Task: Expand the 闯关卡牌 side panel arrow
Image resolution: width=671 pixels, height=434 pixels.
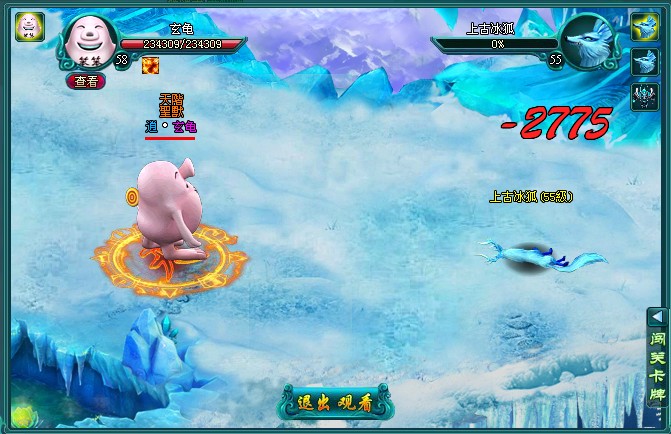Action: [657, 316]
